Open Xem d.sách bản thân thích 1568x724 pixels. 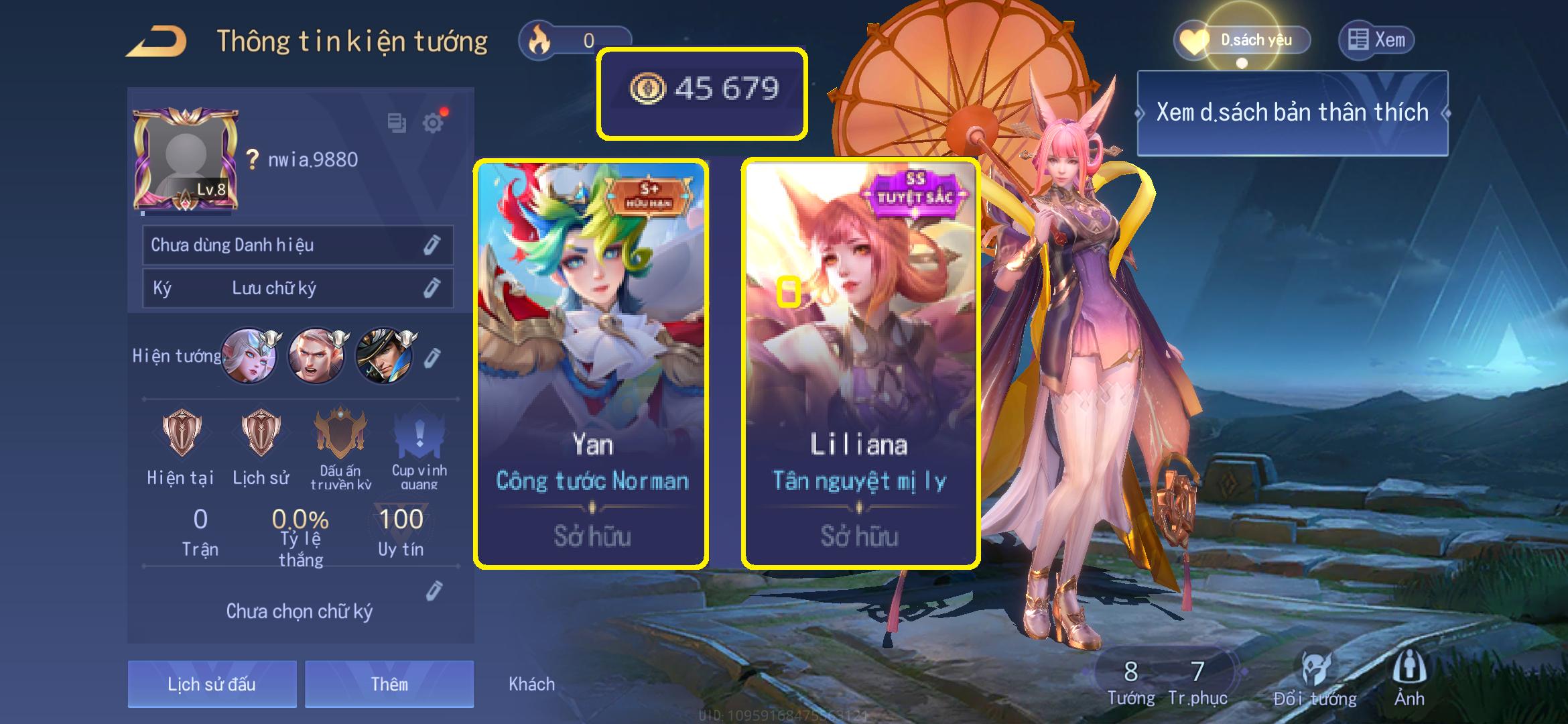[x=1292, y=113]
